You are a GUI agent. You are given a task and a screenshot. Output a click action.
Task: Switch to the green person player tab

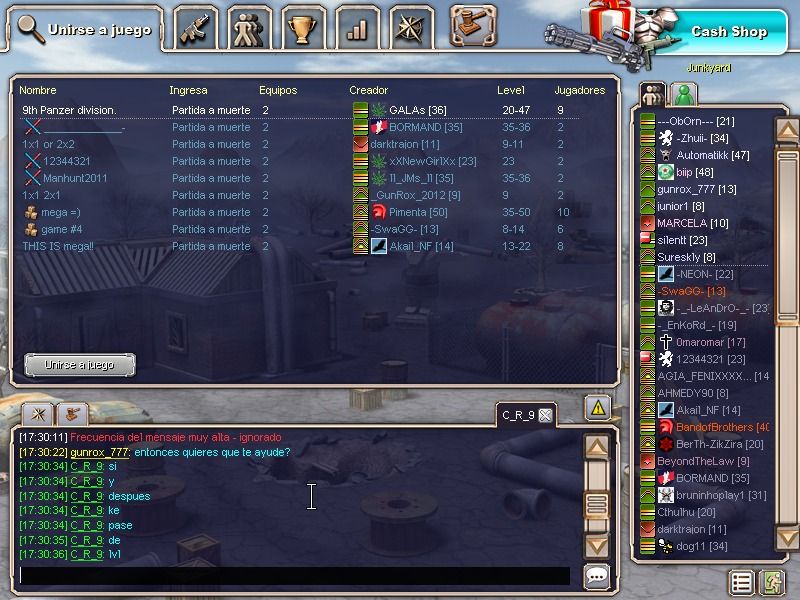pos(685,95)
